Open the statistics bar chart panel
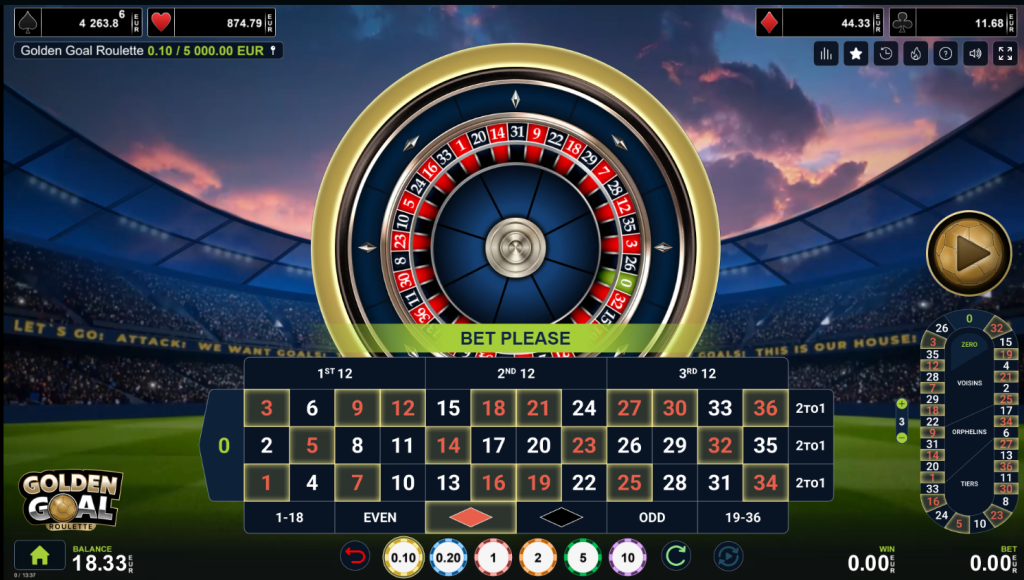This screenshot has height=580, width=1024. (825, 54)
